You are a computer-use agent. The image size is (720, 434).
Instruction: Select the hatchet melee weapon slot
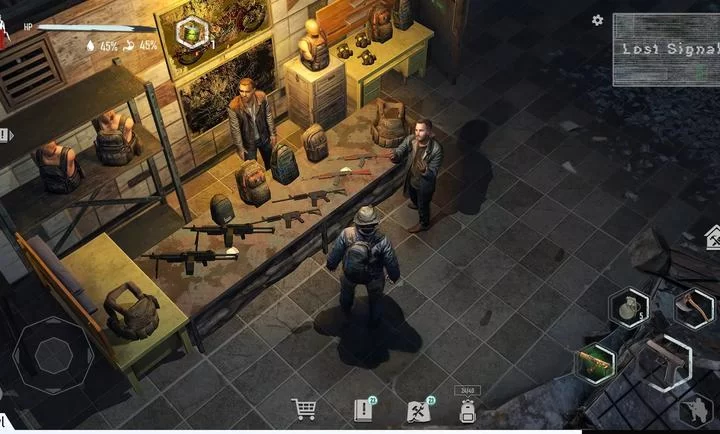[693, 307]
